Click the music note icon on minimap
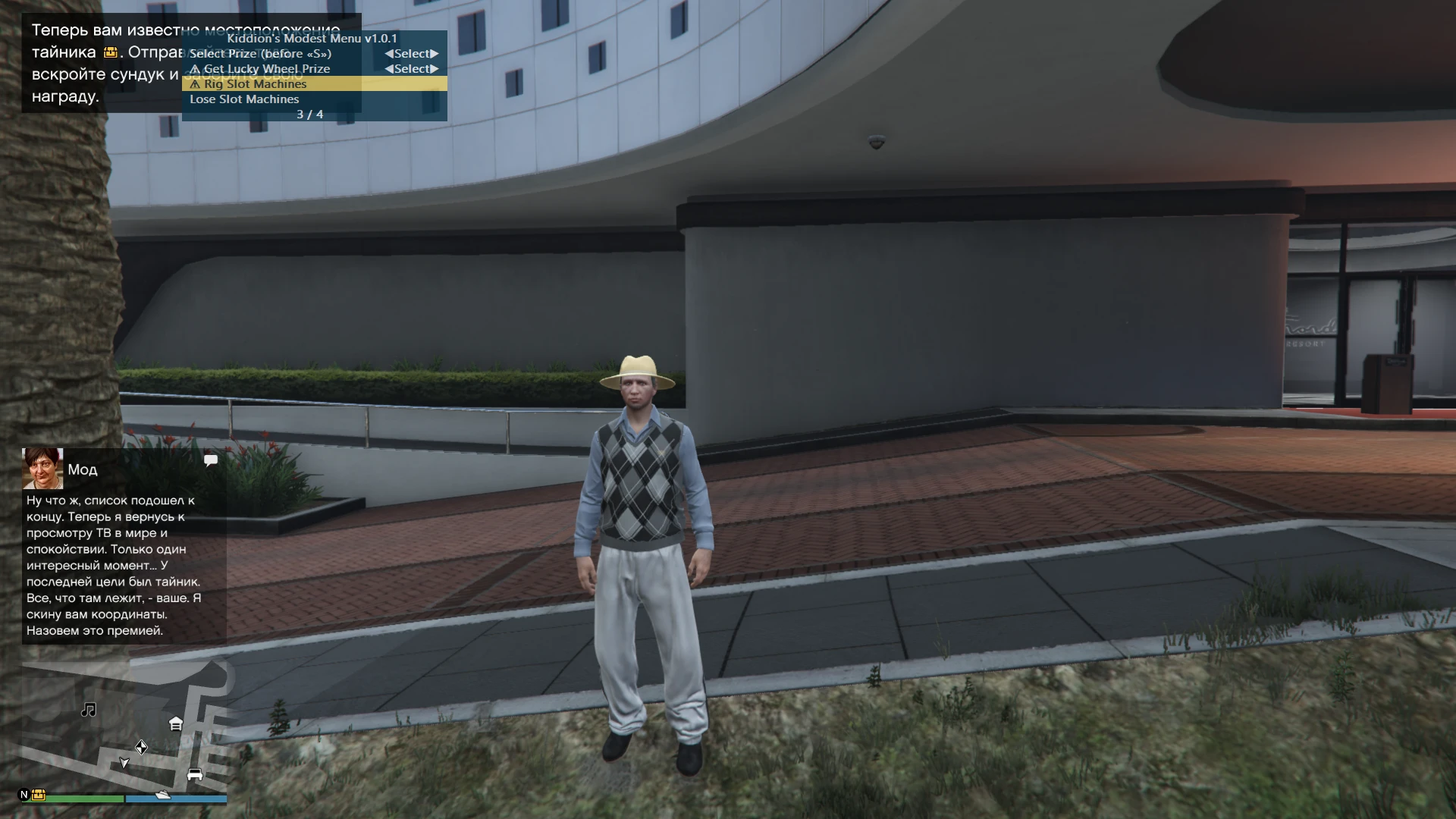 tap(89, 710)
